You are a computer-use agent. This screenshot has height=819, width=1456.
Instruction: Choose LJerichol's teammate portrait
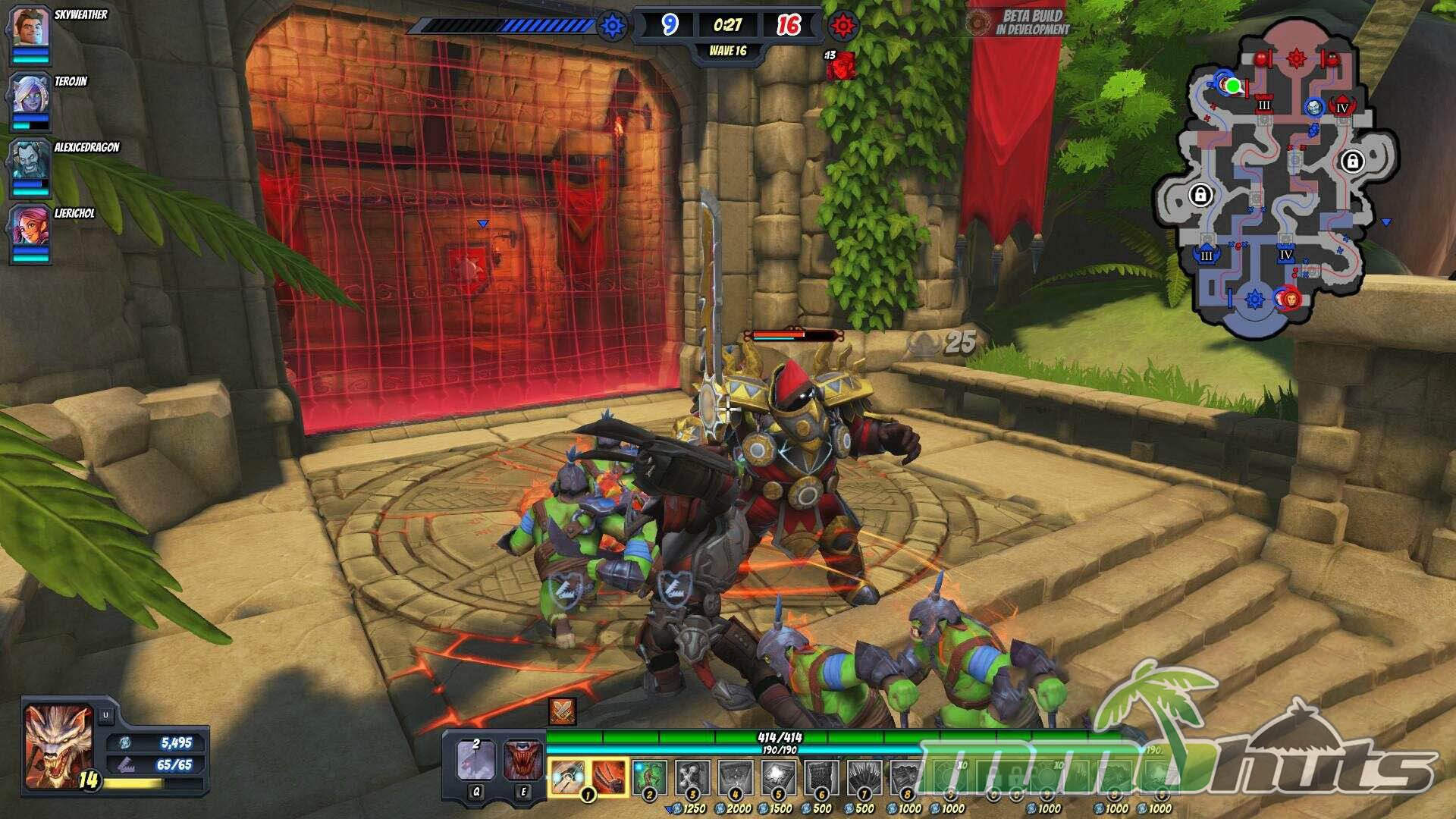30,227
